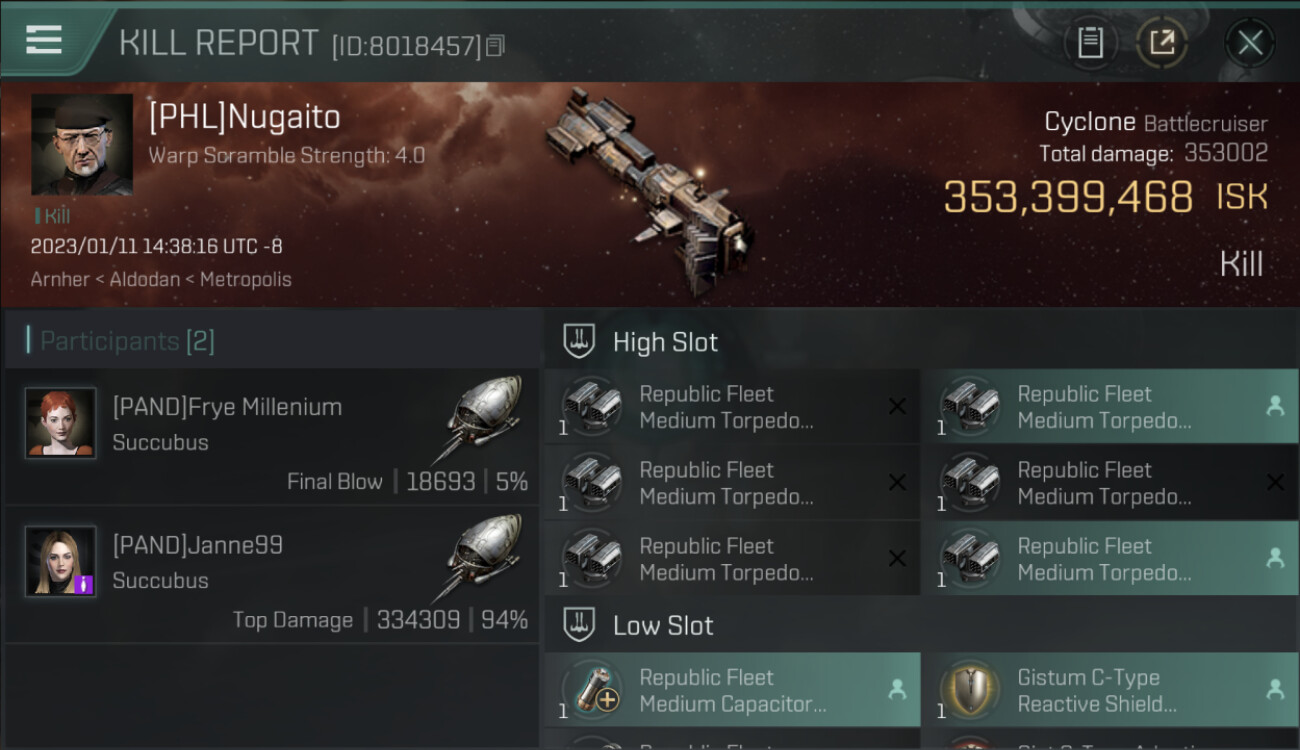
Task: Open the clipboard notes icon
Action: pyautogui.click(x=1090, y=43)
